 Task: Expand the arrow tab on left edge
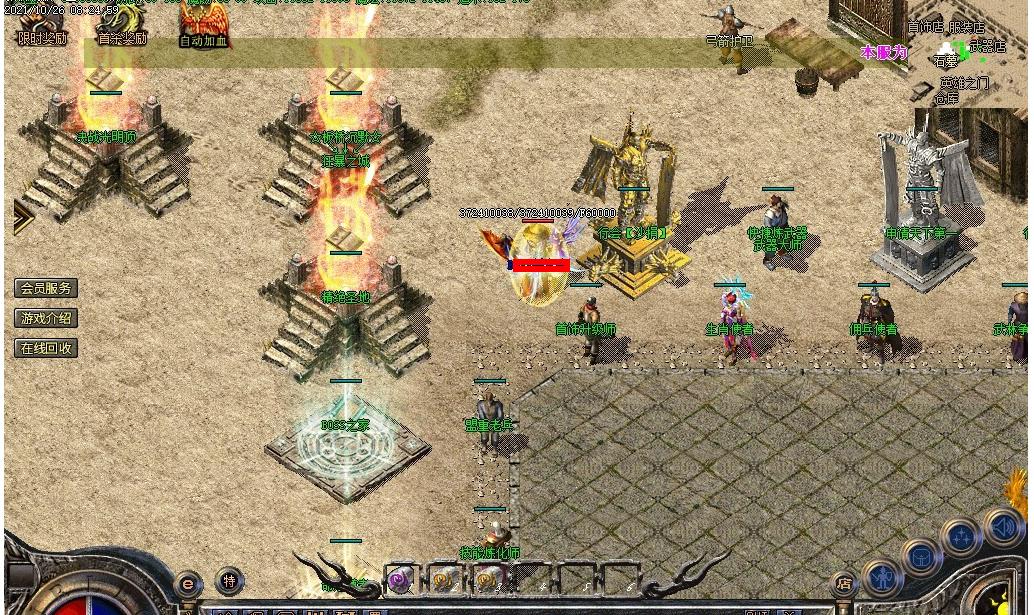(x=22, y=217)
